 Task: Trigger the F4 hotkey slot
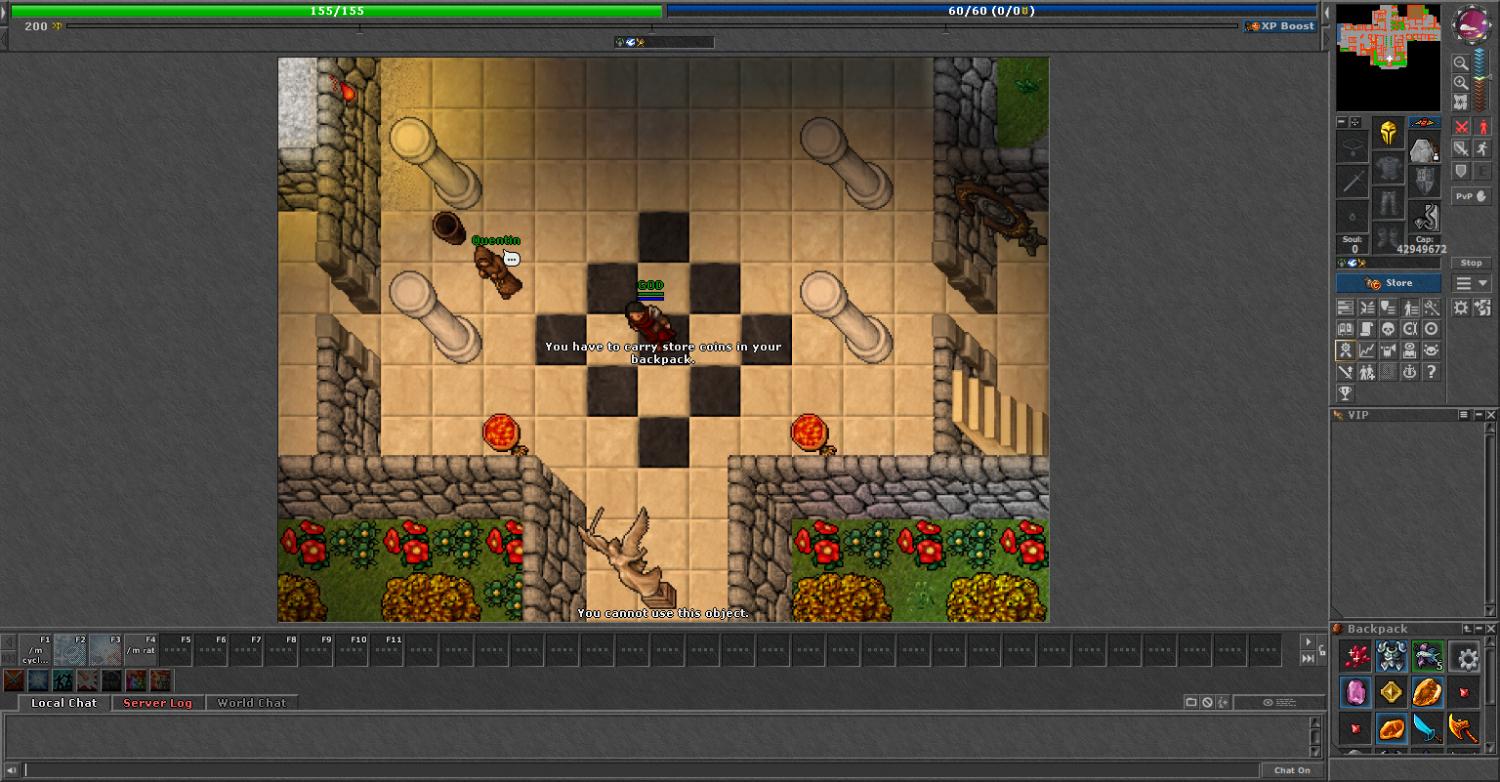141,649
